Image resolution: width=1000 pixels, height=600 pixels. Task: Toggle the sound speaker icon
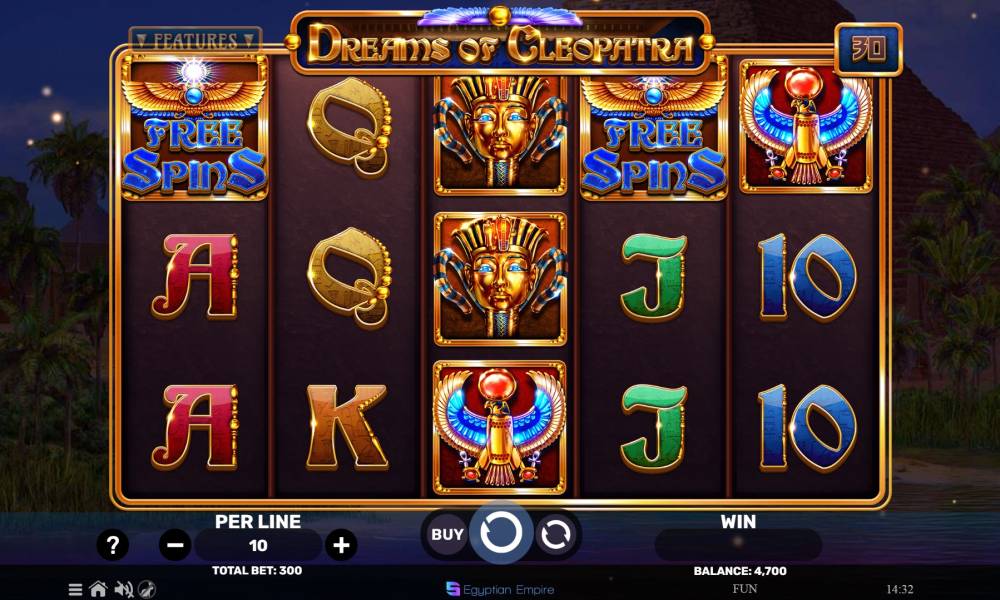point(124,589)
